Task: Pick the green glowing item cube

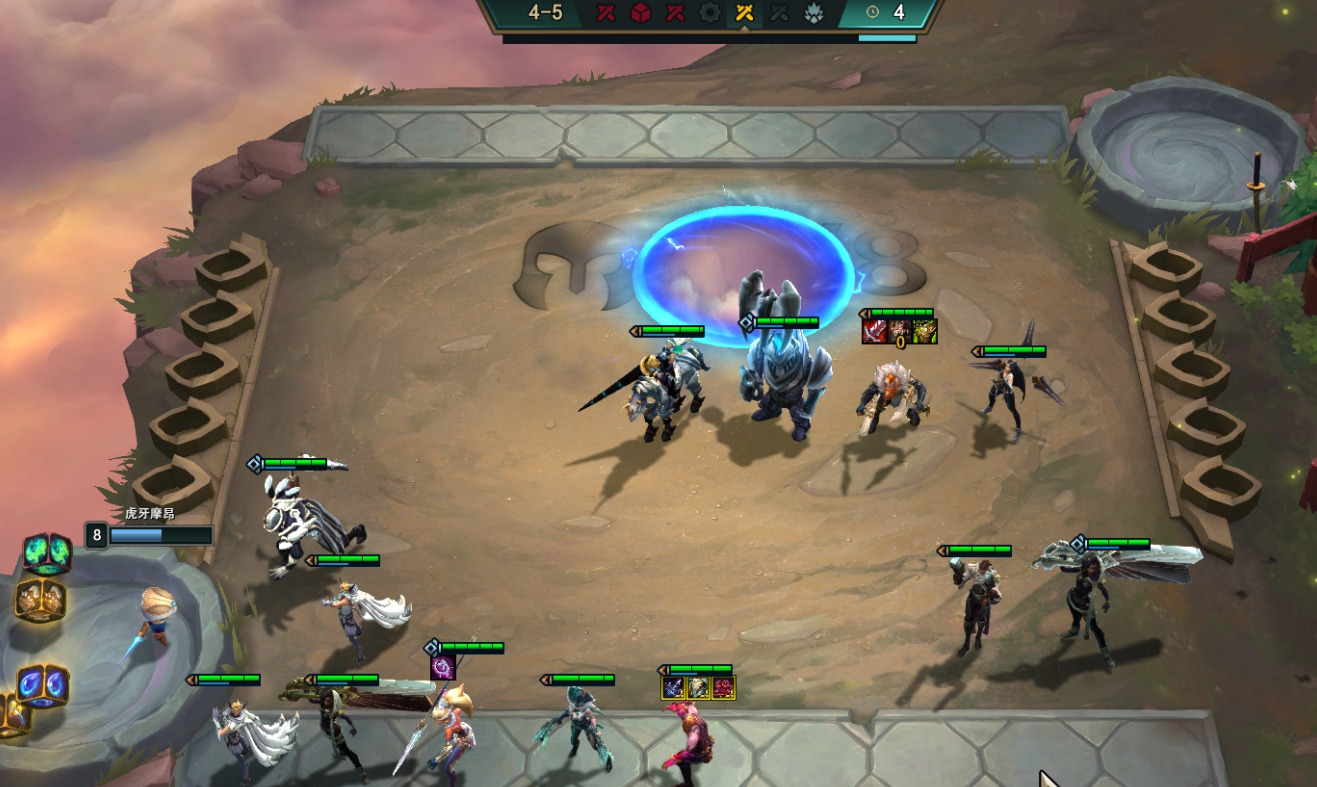Action: [x=47, y=553]
